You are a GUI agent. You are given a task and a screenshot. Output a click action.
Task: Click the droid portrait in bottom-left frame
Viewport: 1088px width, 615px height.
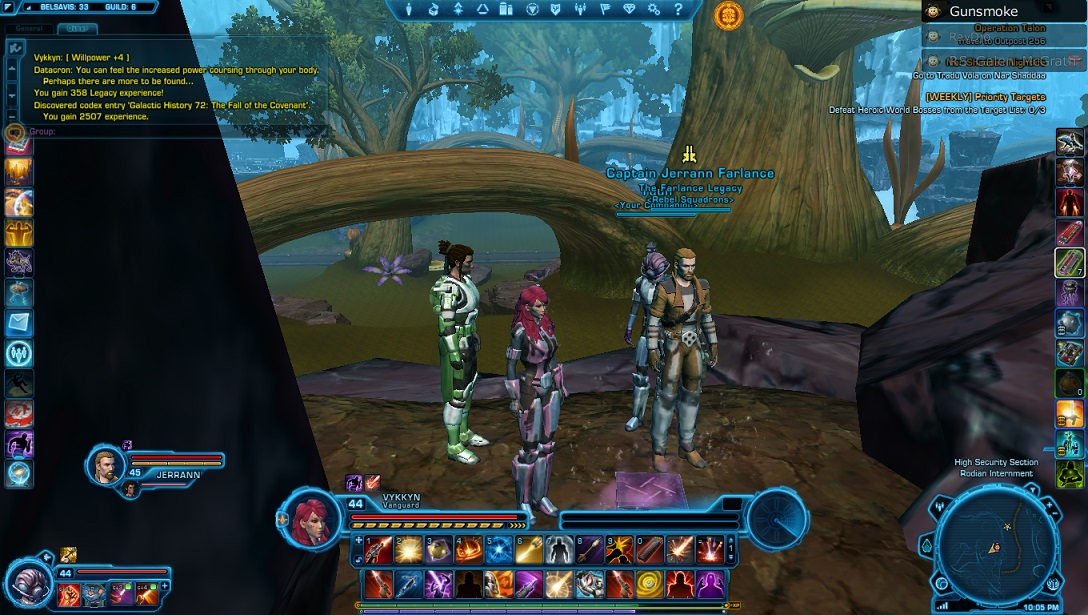pos(26,584)
